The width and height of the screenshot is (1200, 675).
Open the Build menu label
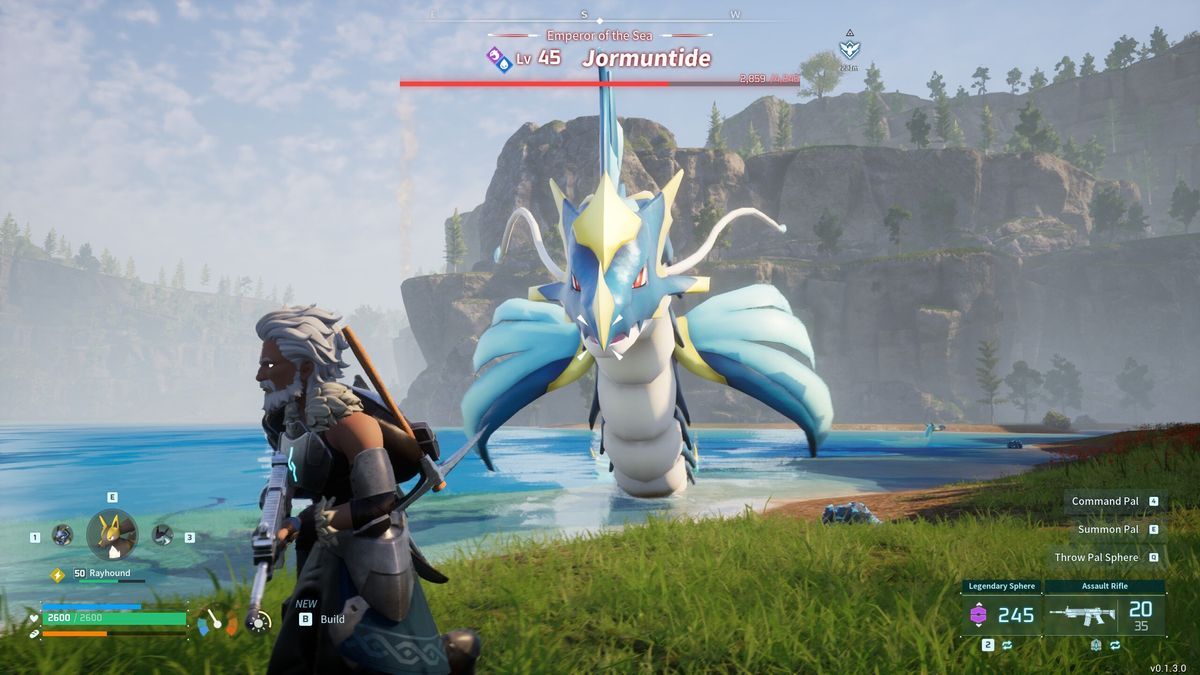pyautogui.click(x=332, y=619)
